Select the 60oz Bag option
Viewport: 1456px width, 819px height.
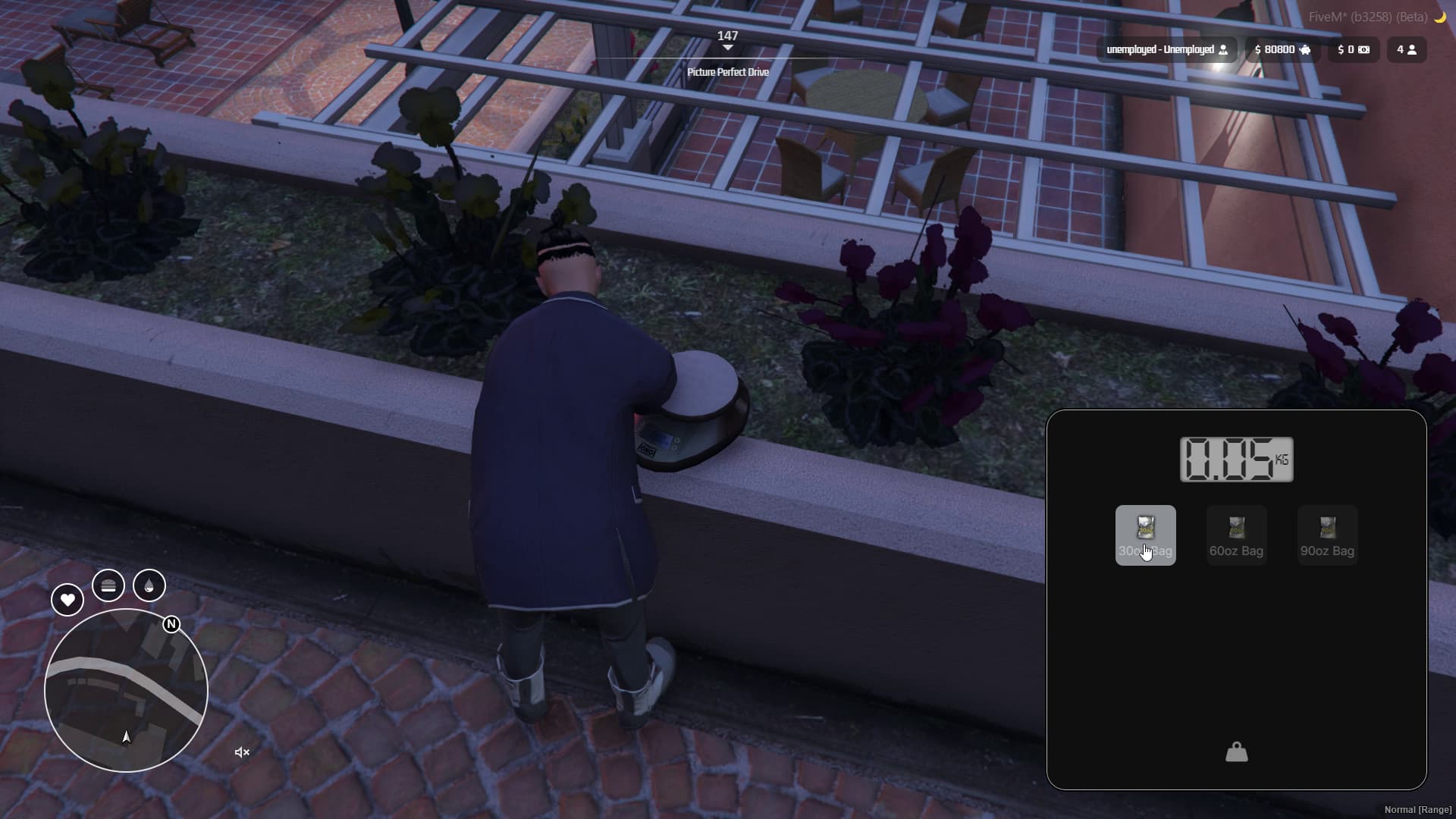coord(1235,535)
